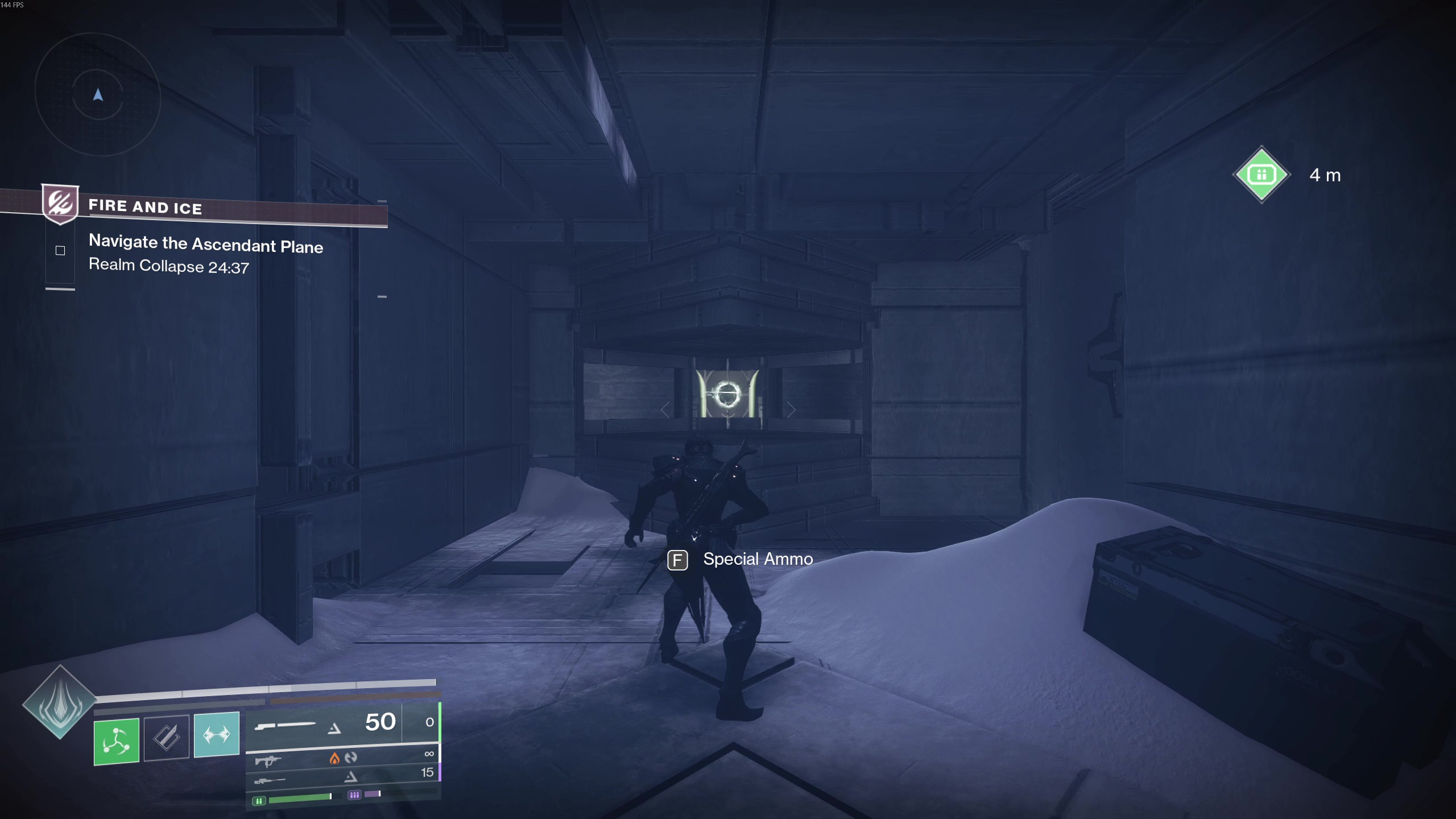The height and width of the screenshot is (819, 1456).
Task: Select the Navigate the Ascendant Plane objective
Action: click(x=205, y=245)
